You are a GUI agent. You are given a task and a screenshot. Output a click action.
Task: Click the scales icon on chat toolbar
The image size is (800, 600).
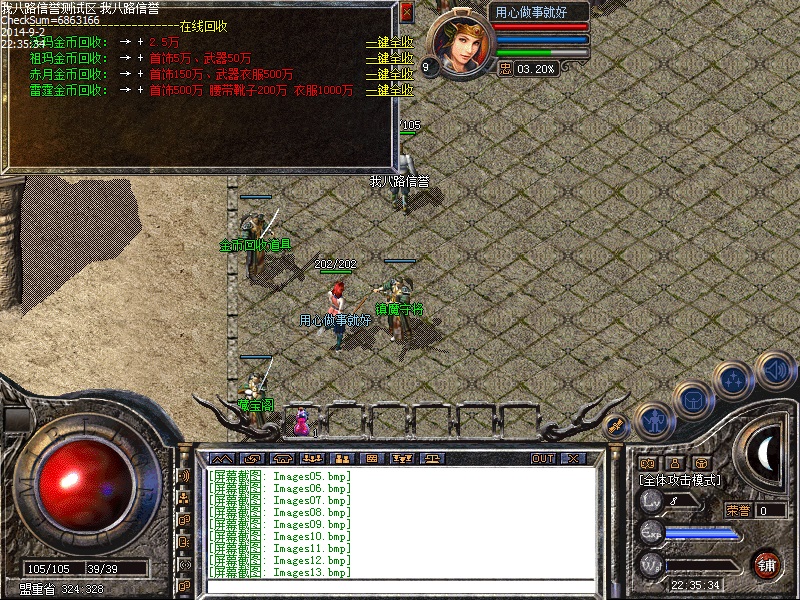[436, 458]
